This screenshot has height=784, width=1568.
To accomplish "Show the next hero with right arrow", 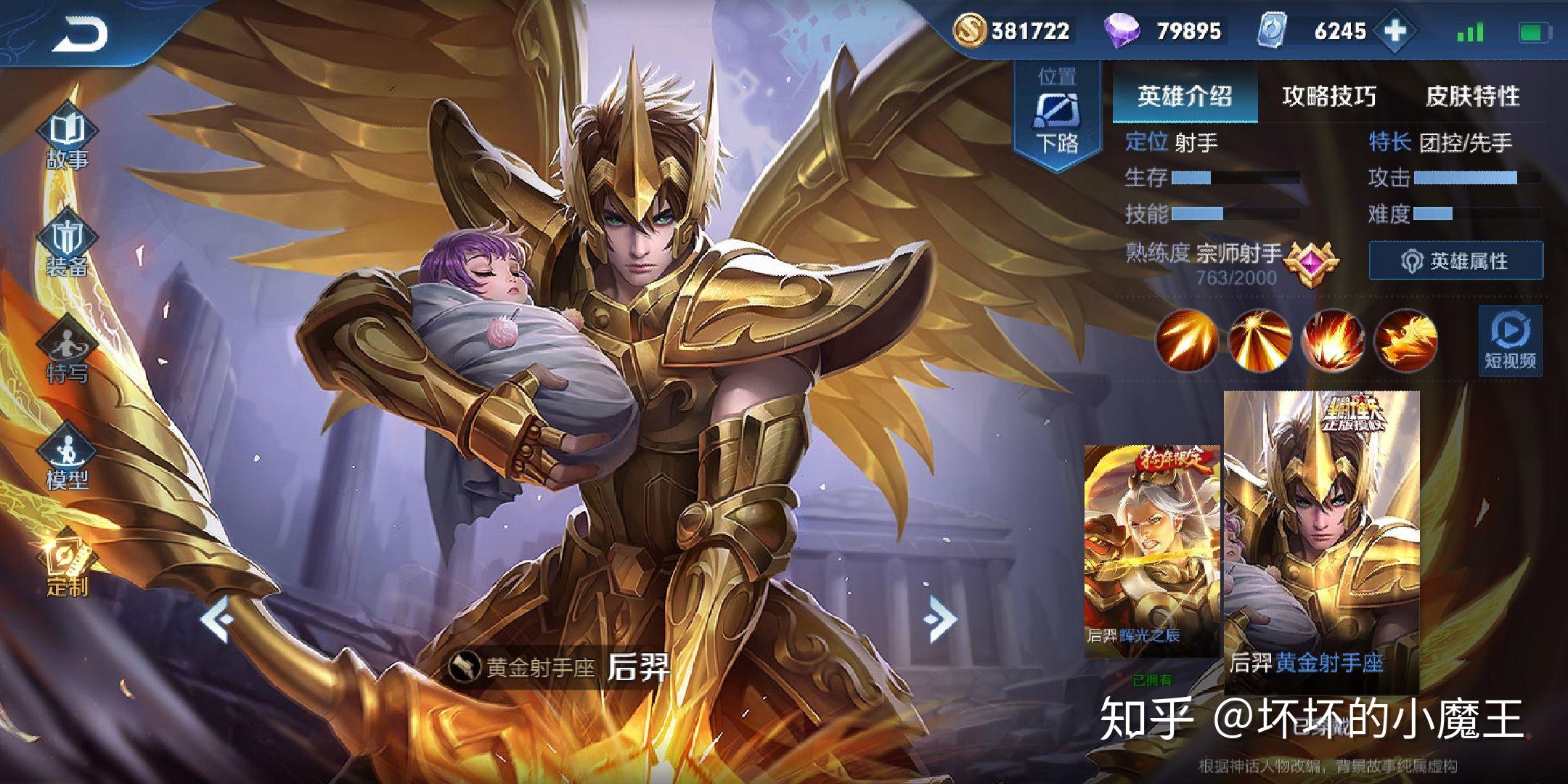I will coord(941,618).
